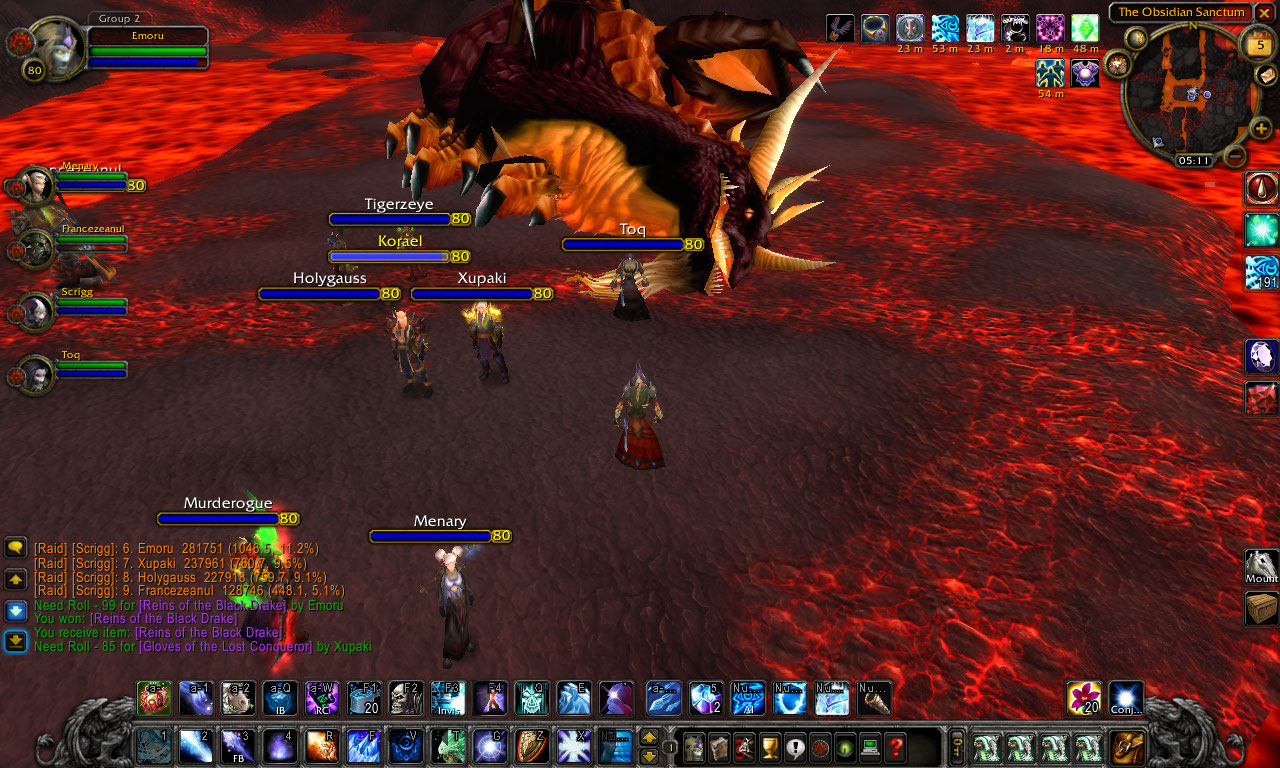Viewport: 1280px width, 768px height.
Task: Open the main backpack
Action: coord(1128,747)
